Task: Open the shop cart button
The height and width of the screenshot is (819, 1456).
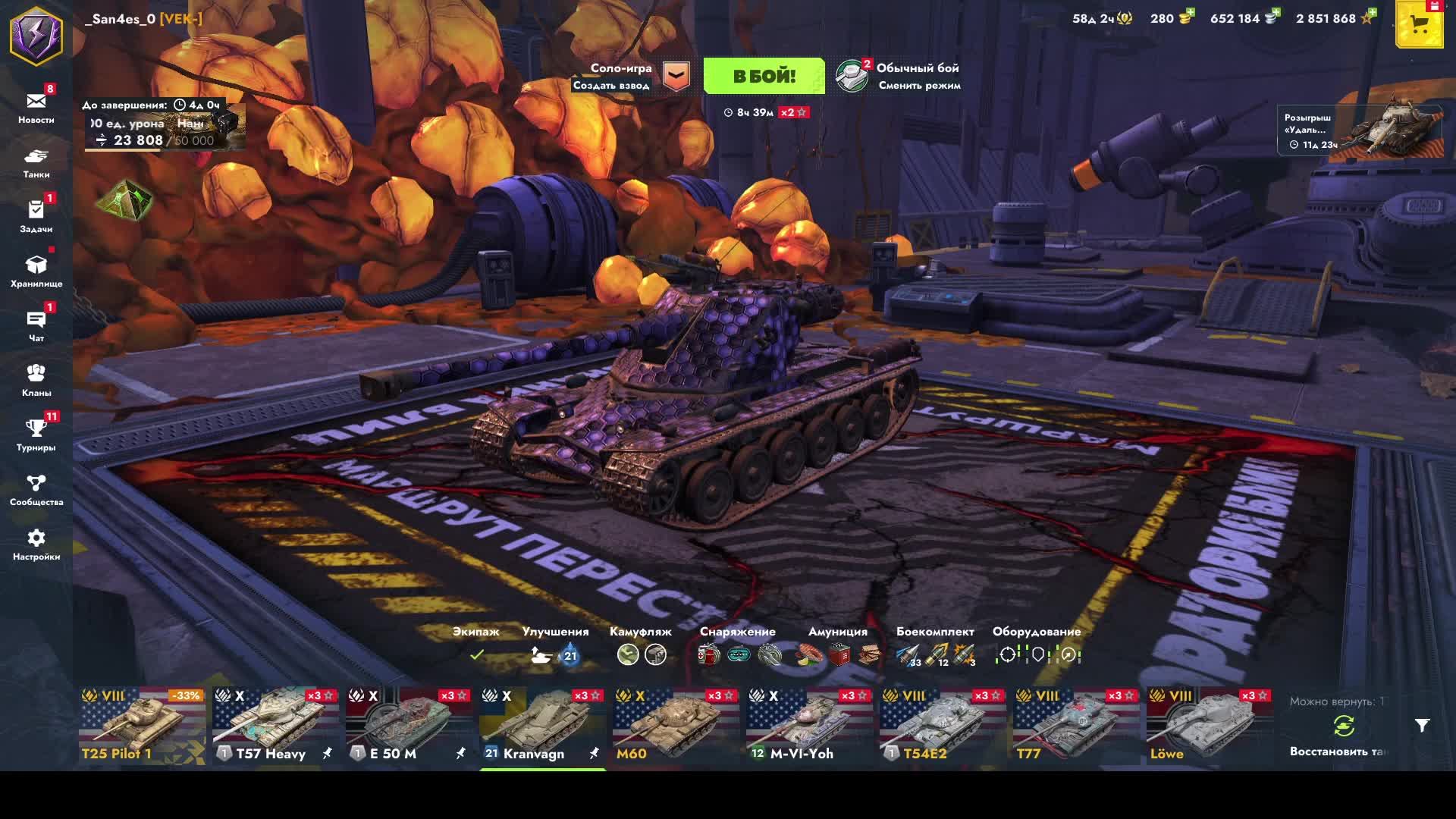Action: pyautogui.click(x=1419, y=25)
